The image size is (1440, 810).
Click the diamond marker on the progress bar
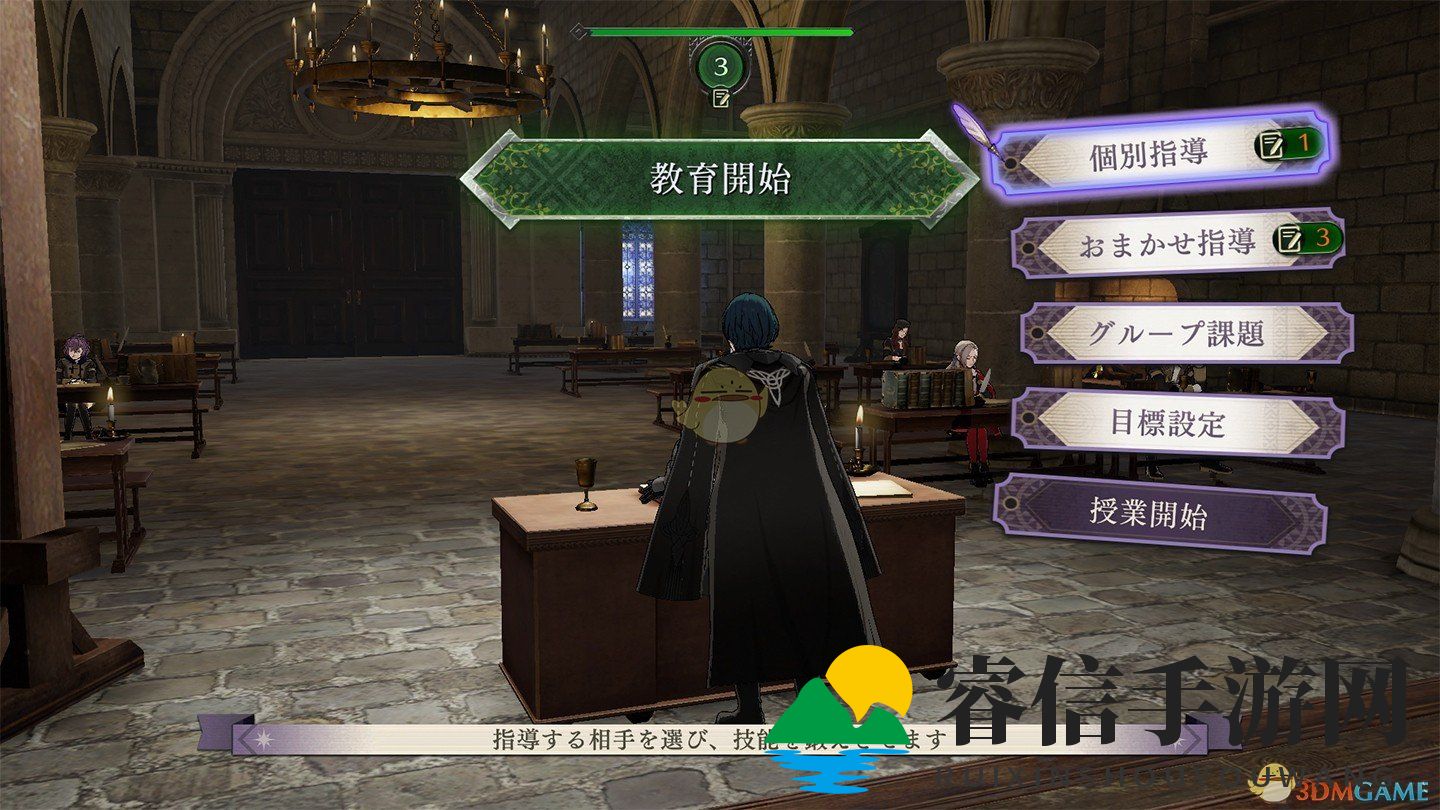click(578, 30)
